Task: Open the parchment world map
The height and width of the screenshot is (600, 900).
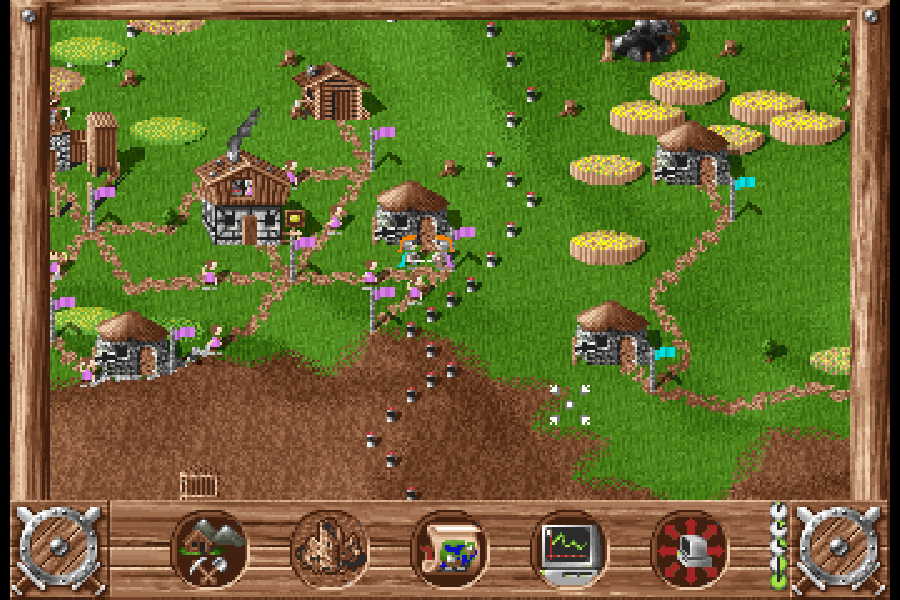Action: coord(449,549)
